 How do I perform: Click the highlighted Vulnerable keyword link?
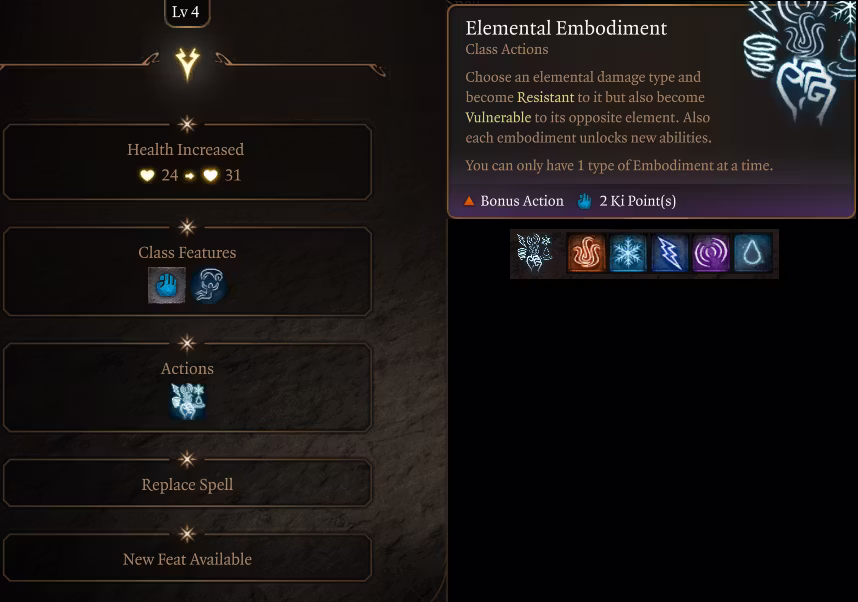(498, 117)
